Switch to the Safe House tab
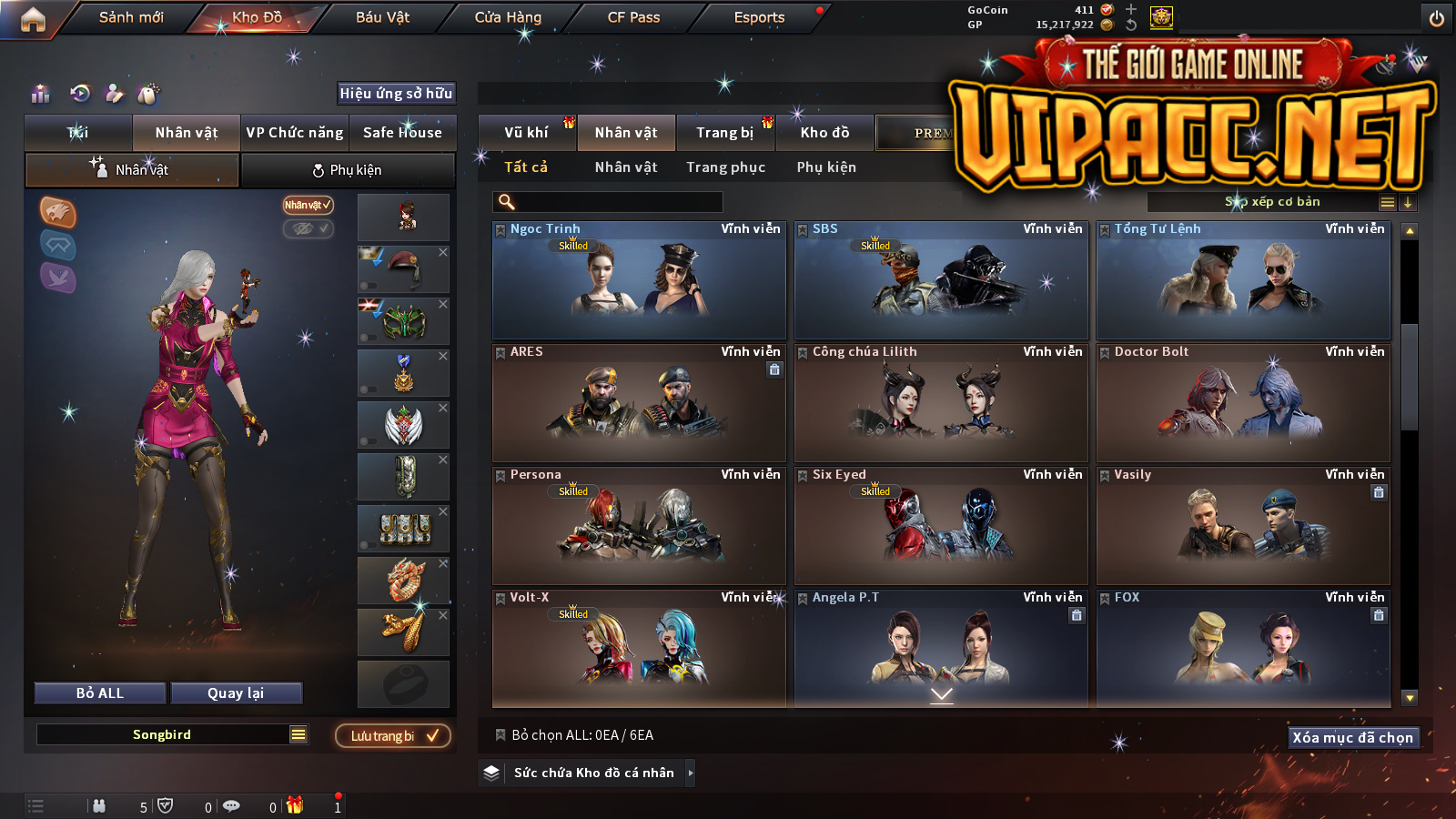The image size is (1456, 819). (x=402, y=133)
